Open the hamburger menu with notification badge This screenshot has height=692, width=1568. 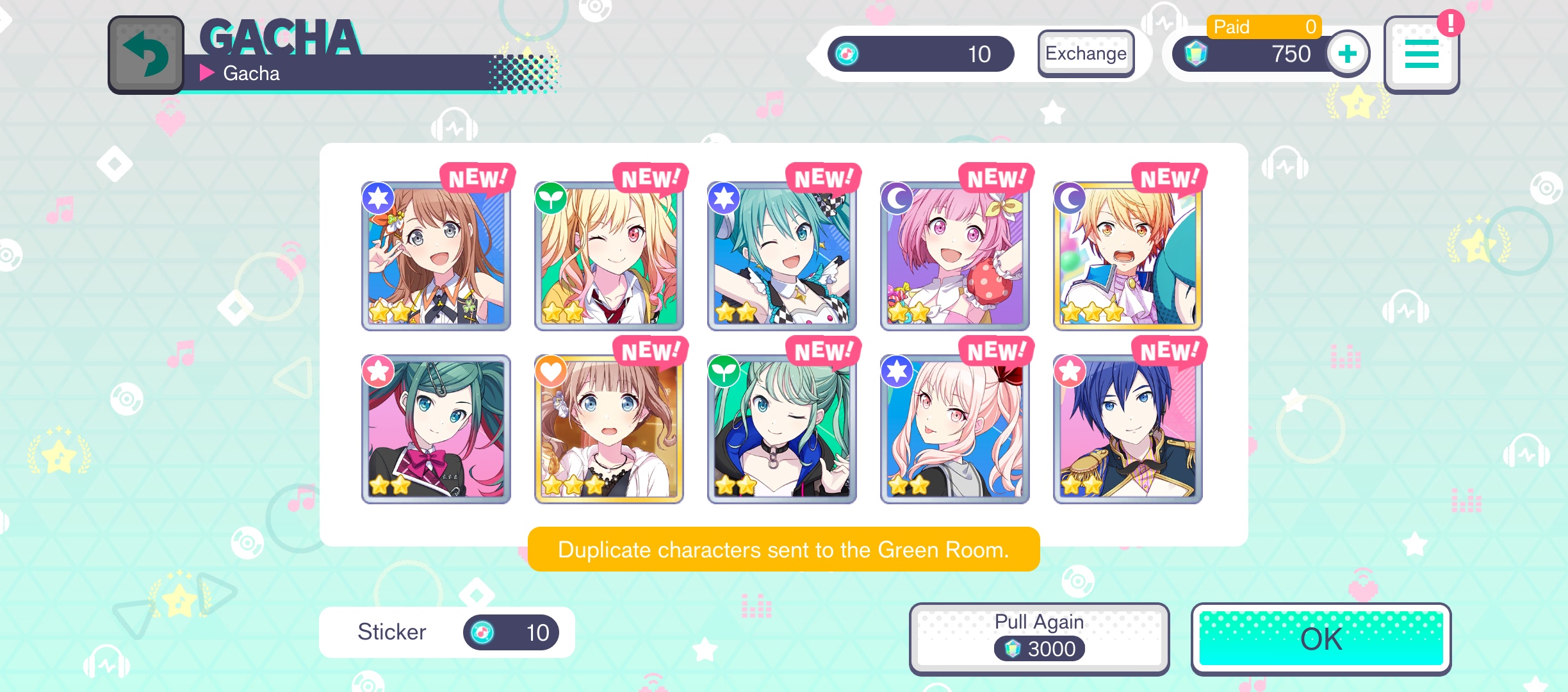(x=1422, y=54)
